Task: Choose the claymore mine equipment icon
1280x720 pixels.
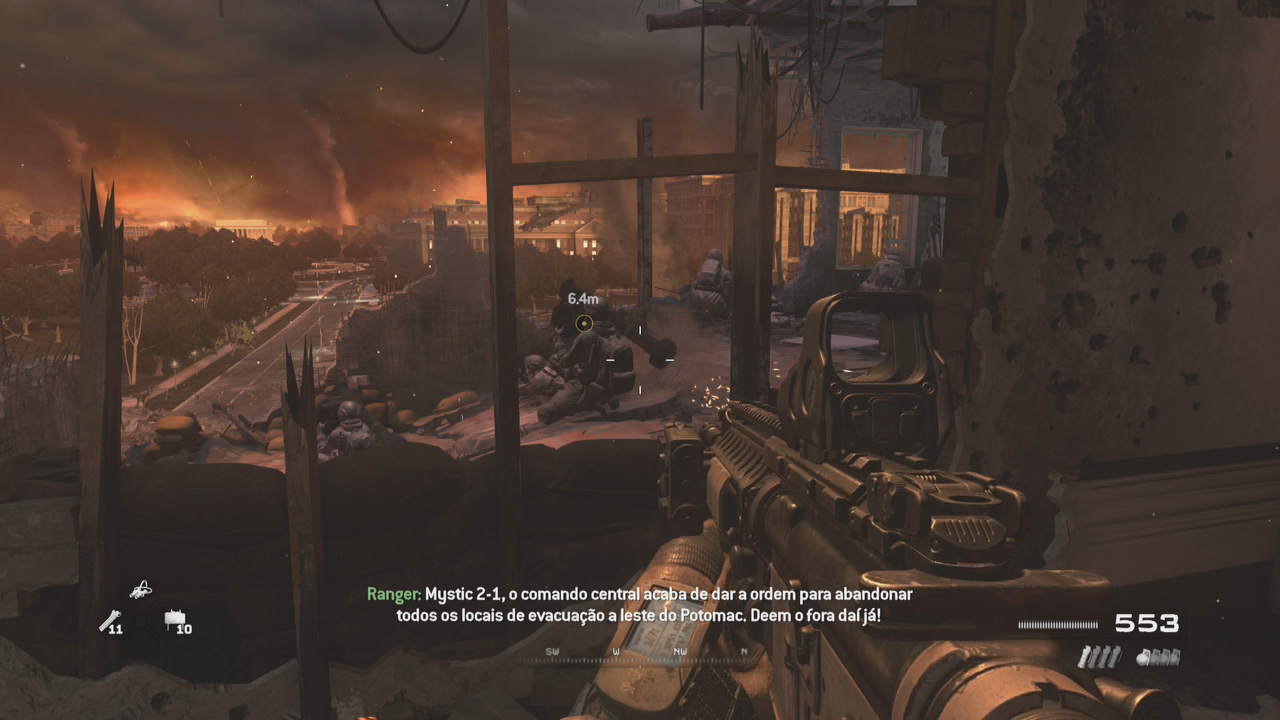Action: [x=175, y=620]
